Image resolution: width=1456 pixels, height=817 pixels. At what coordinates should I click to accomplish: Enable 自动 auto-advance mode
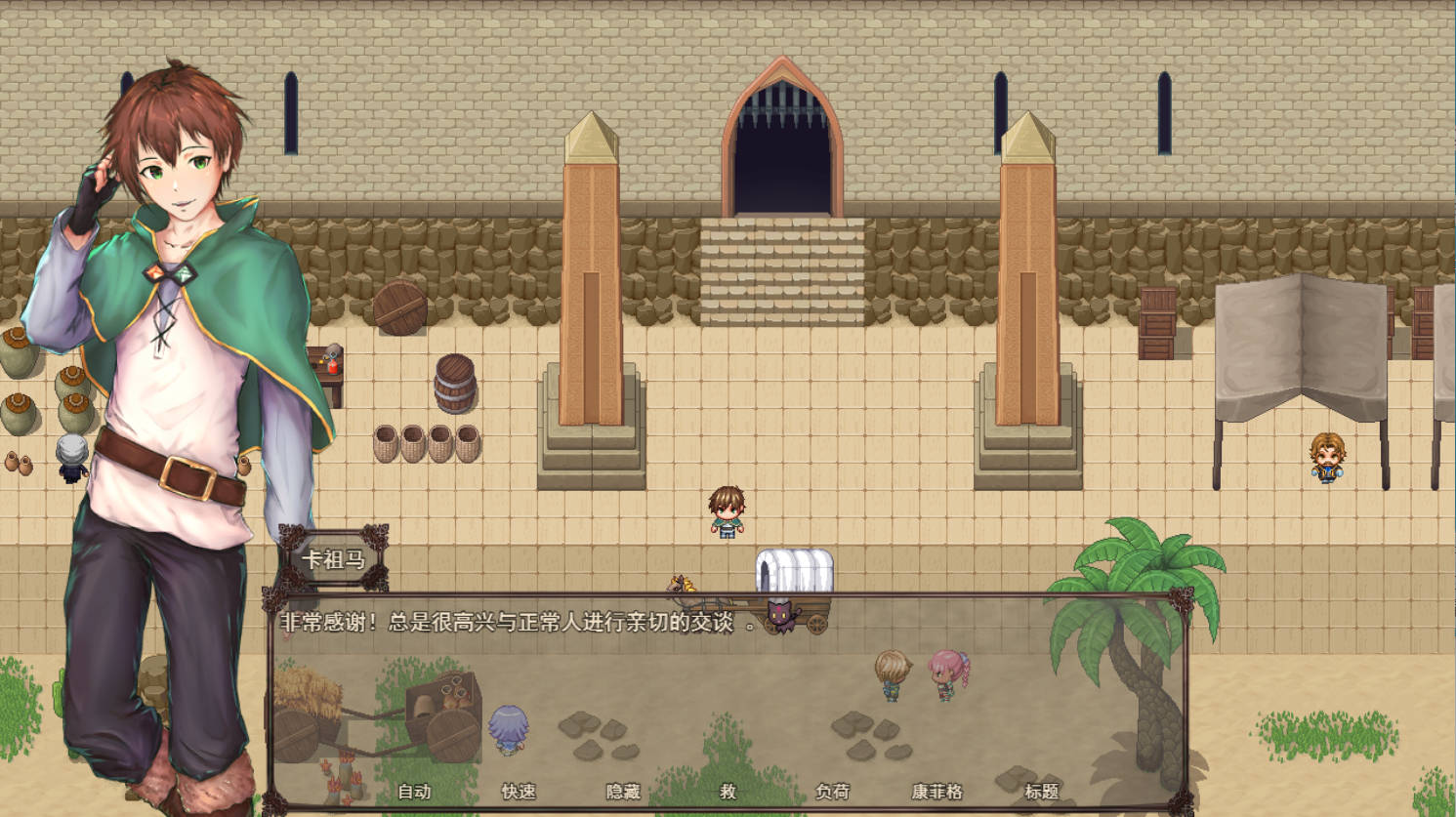414,792
